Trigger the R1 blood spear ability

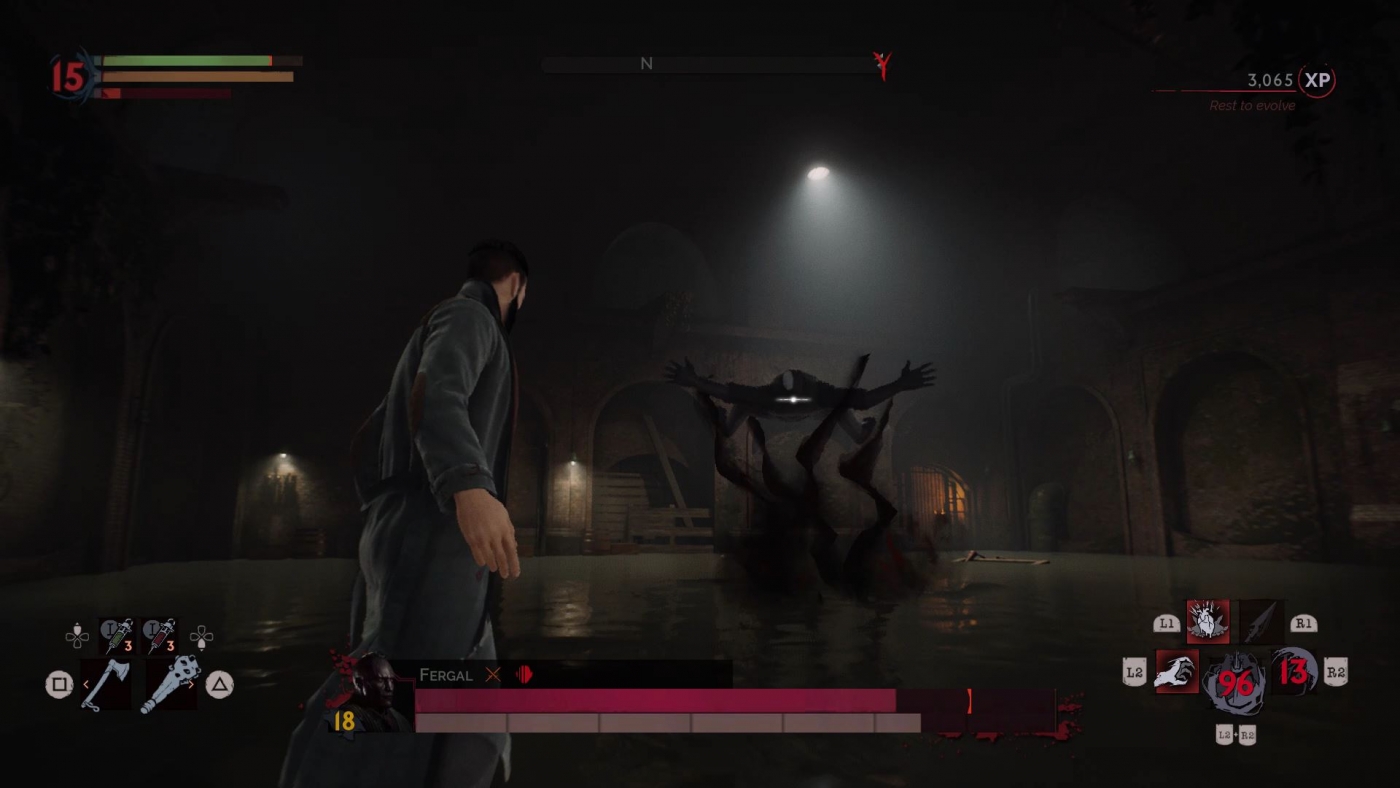(x=1261, y=619)
